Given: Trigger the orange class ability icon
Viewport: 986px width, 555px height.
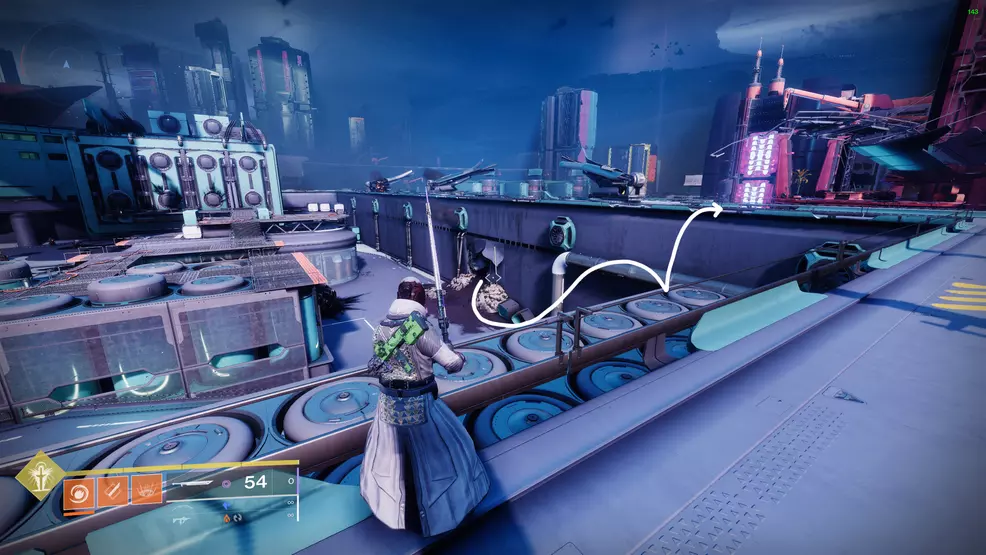Looking at the screenshot, I should click(x=146, y=491).
